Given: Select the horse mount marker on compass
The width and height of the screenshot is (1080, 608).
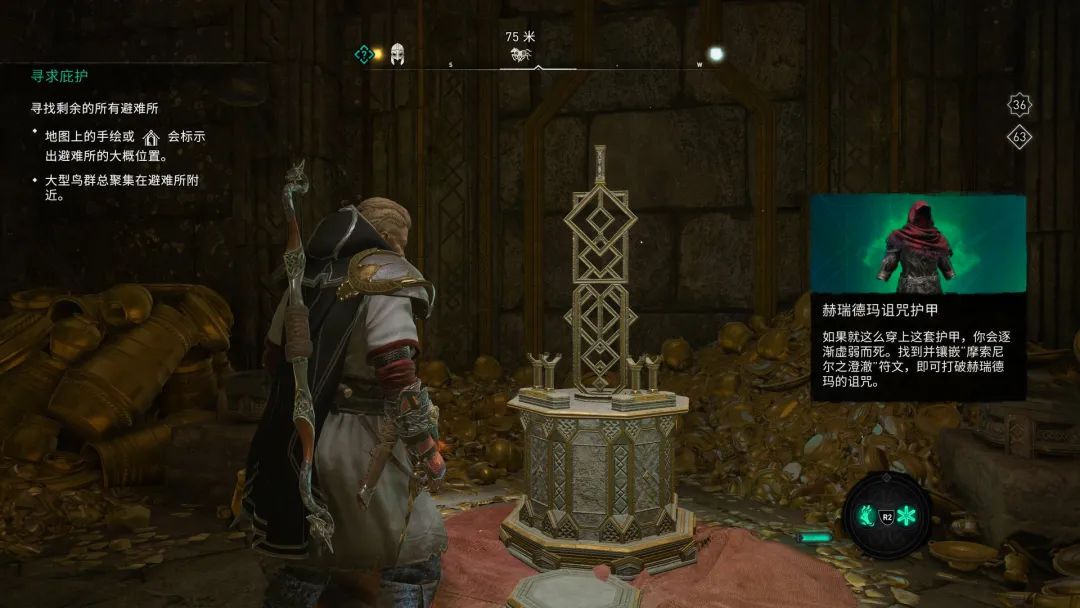Looking at the screenshot, I should point(520,55).
